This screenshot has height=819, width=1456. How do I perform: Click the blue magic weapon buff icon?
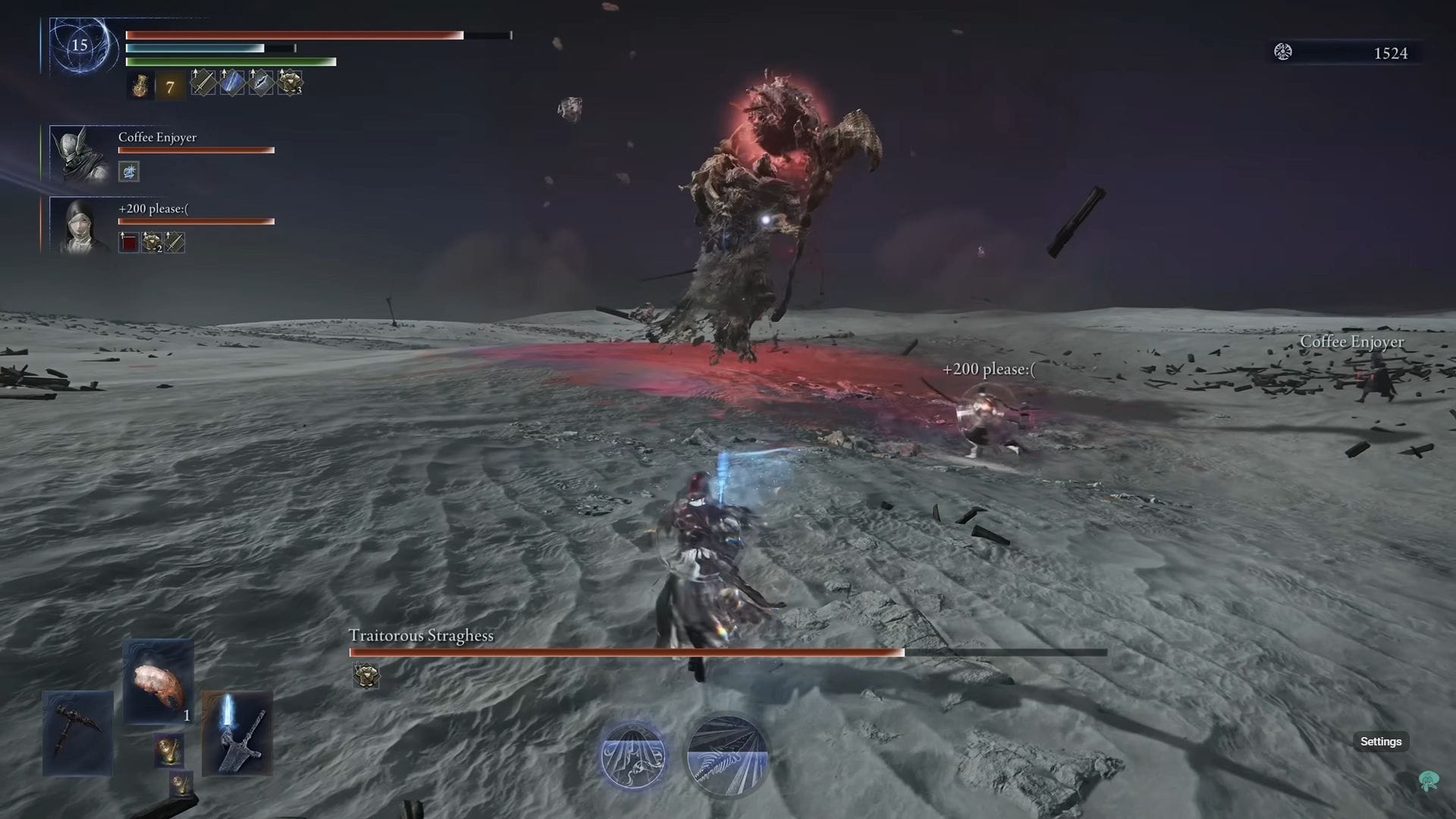[231, 83]
